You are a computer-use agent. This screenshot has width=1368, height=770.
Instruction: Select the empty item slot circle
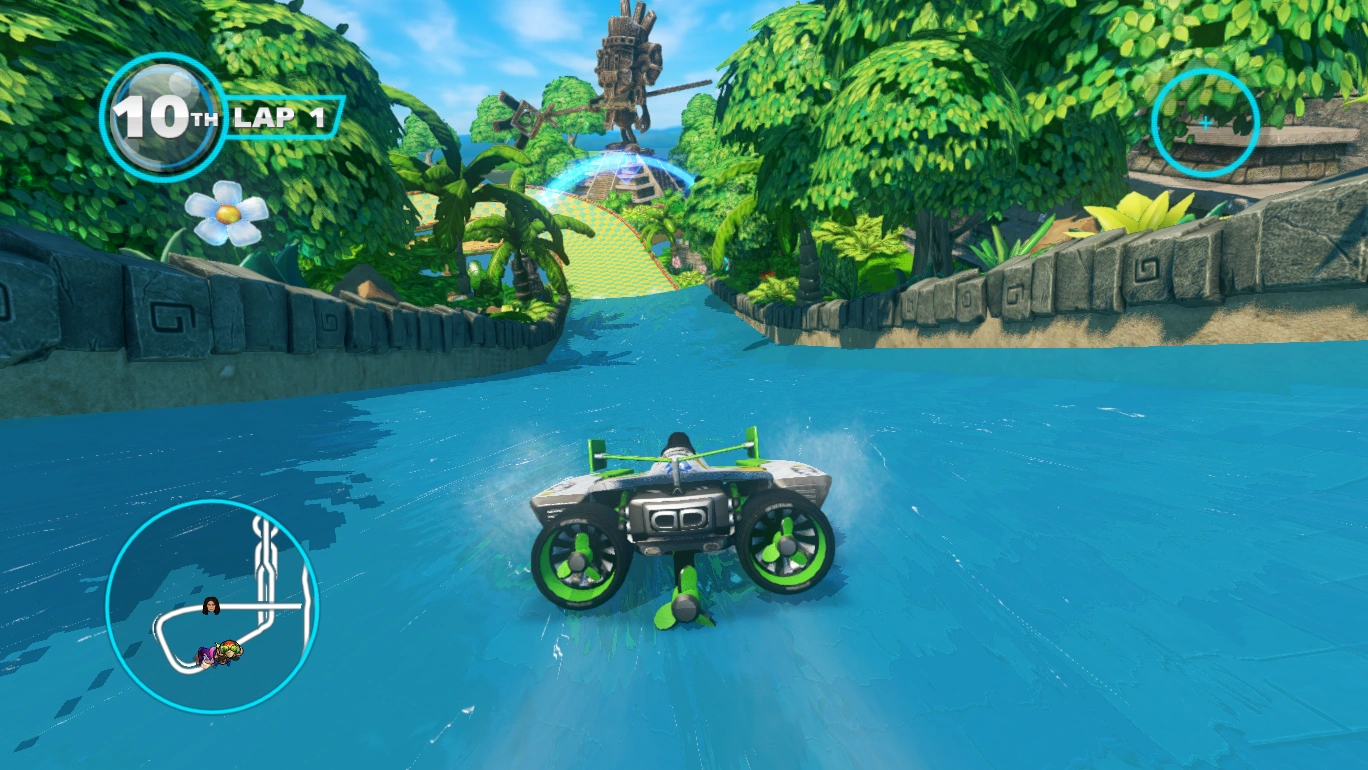[1205, 124]
